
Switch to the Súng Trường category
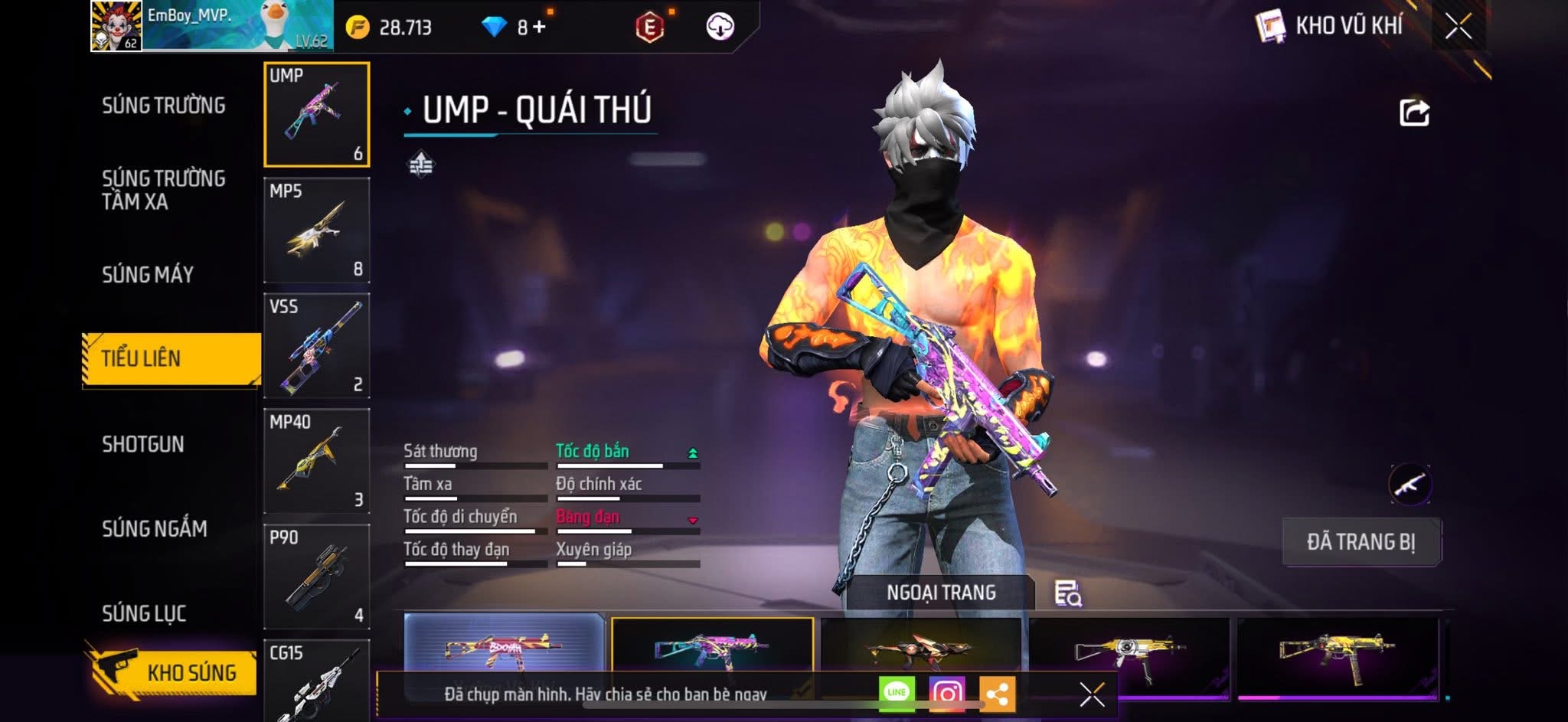click(163, 105)
